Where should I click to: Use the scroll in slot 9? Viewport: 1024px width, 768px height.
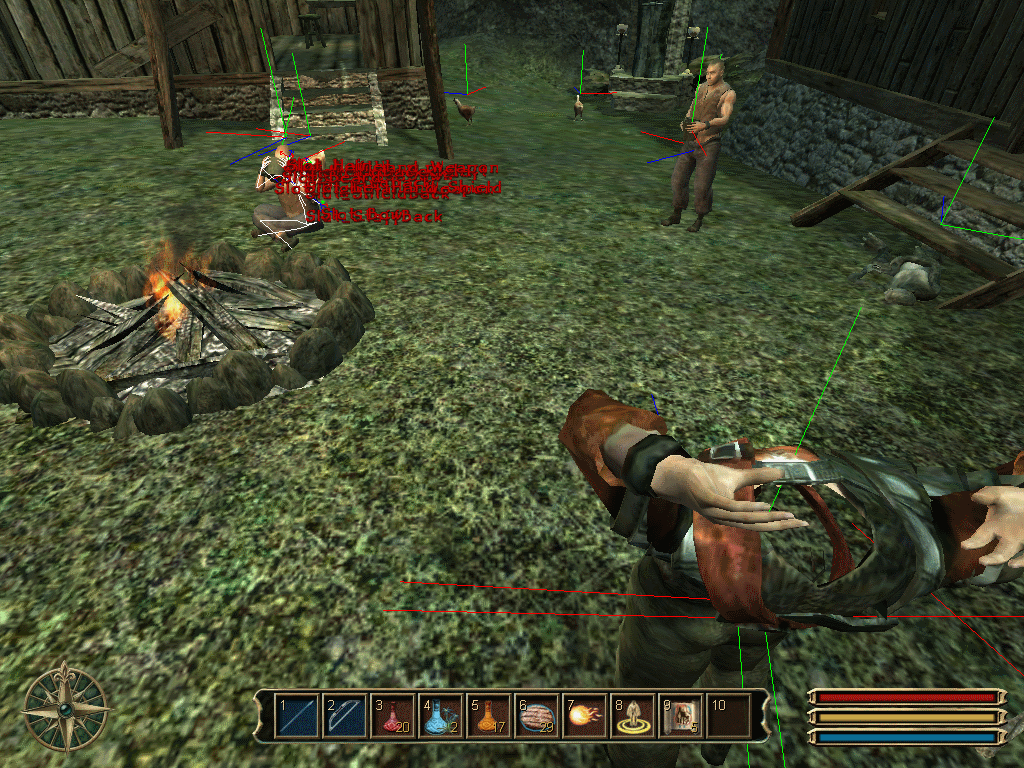click(x=681, y=716)
